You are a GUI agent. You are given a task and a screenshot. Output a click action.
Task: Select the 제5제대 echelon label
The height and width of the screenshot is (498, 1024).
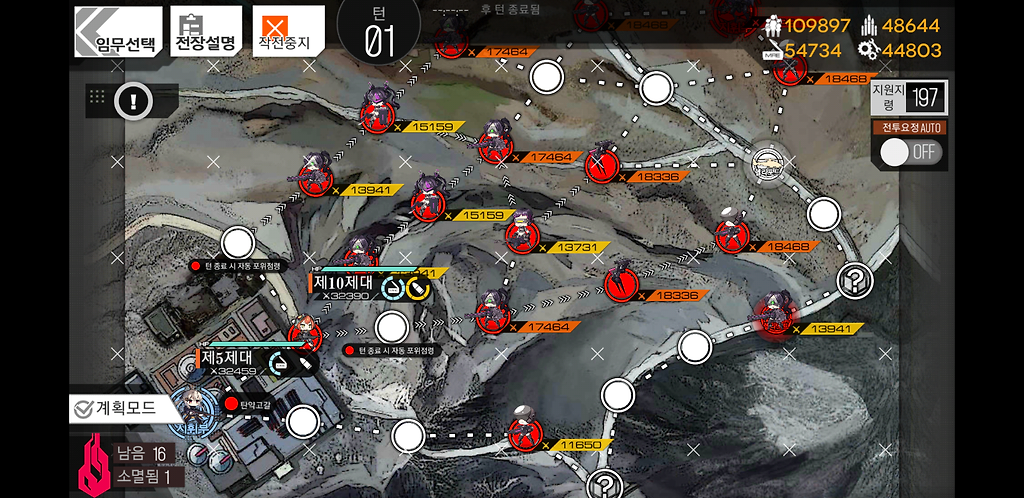(x=229, y=357)
